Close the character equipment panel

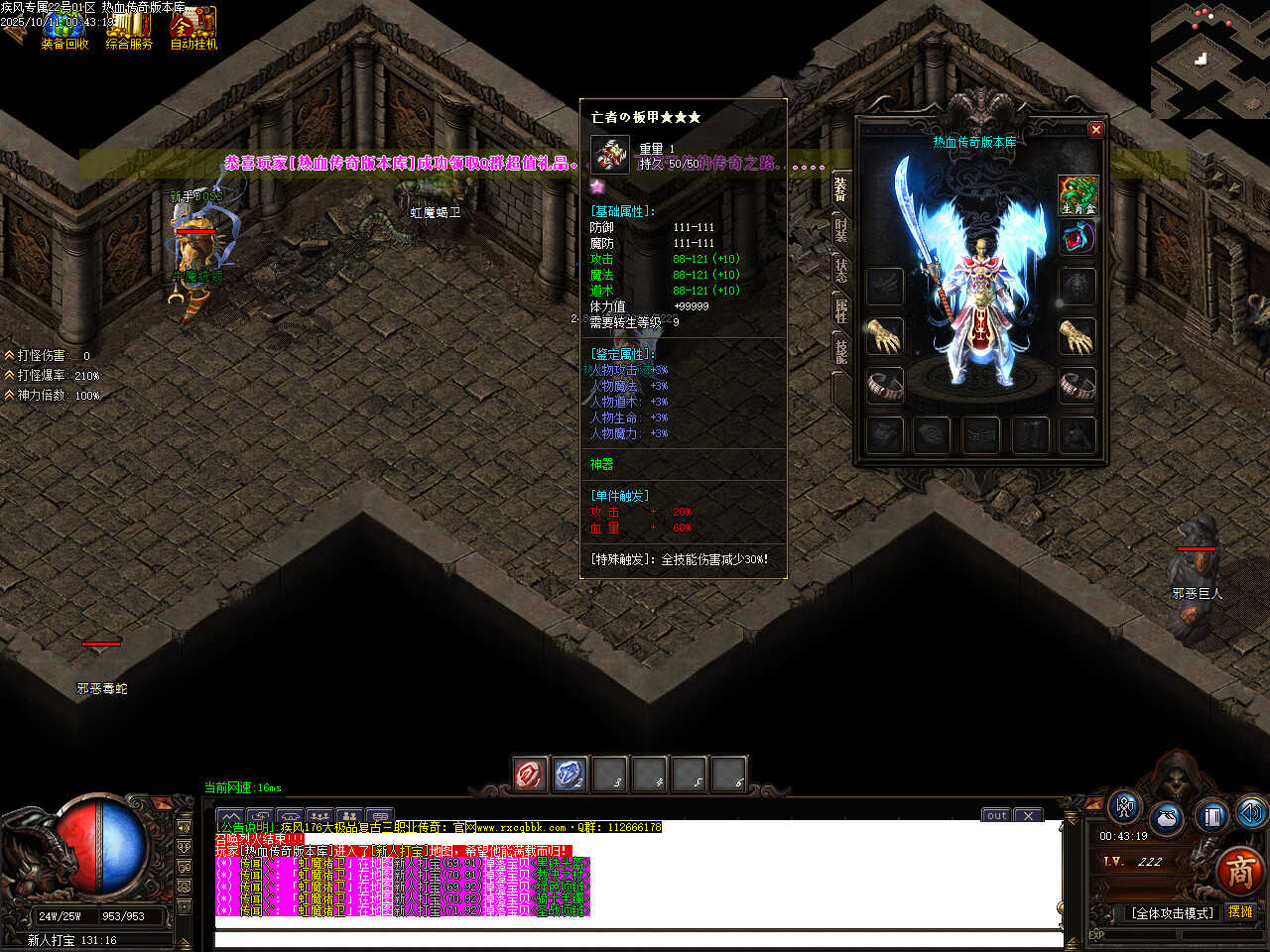point(1095,129)
